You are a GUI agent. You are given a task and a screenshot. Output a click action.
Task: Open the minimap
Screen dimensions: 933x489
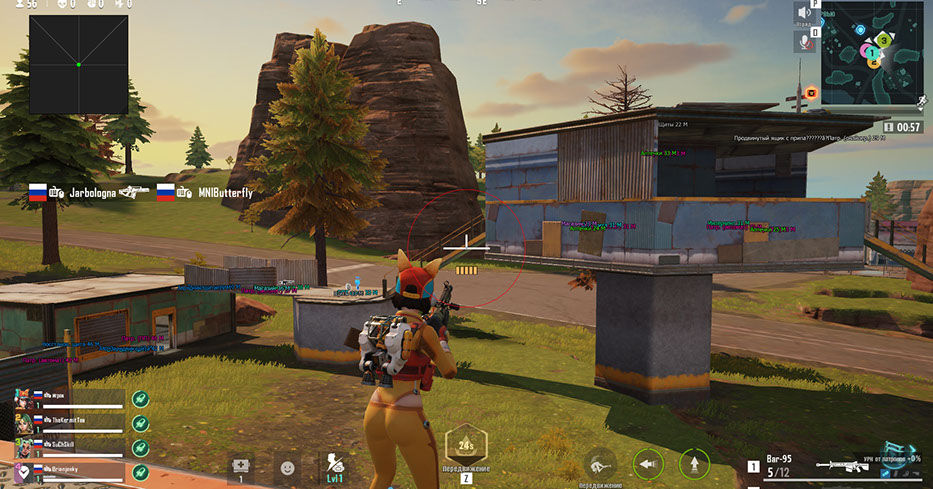click(870, 50)
